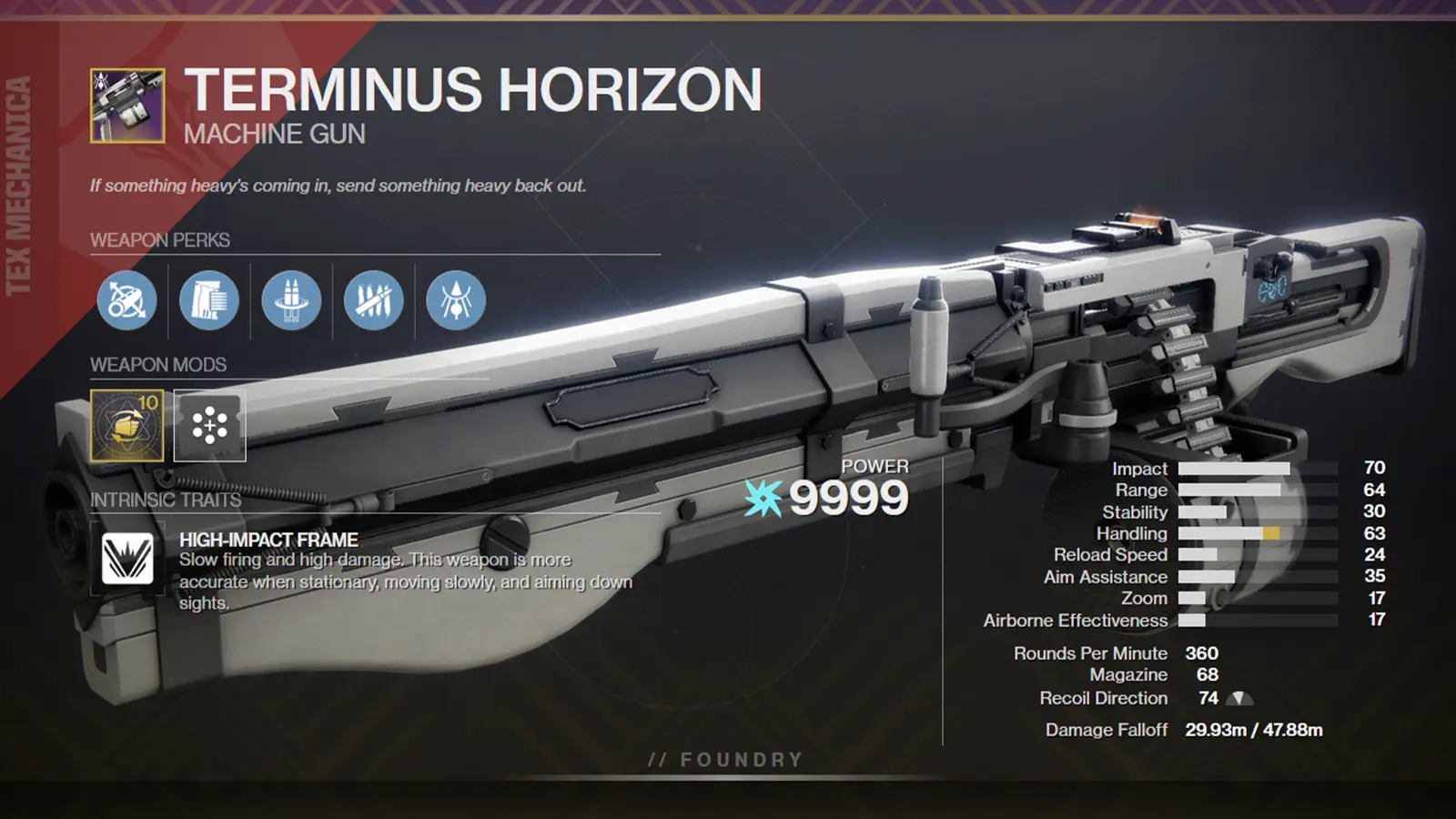1456x819 pixels.
Task: Select the first barrel perk icon
Action: pyautogui.click(x=126, y=301)
